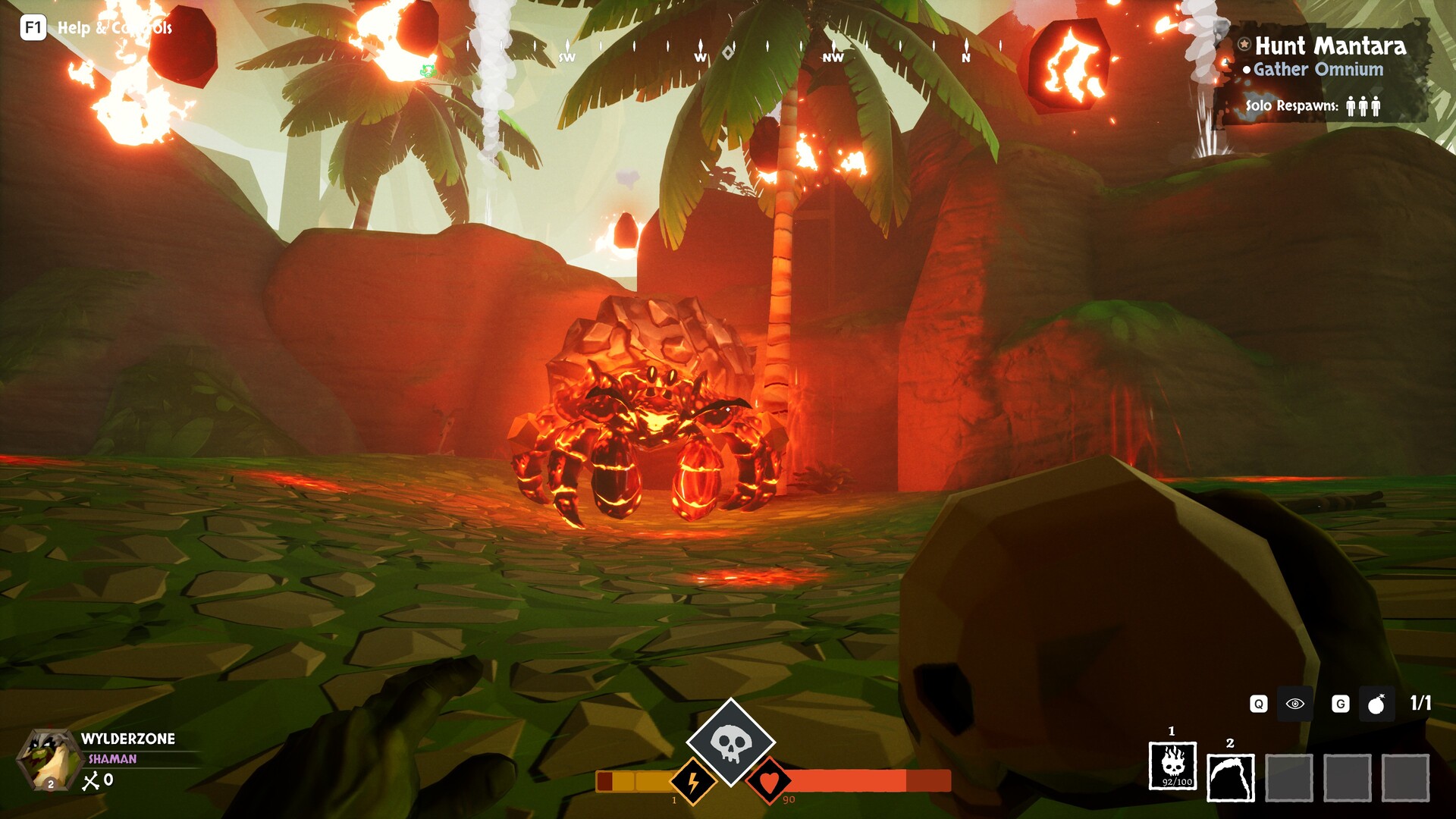The width and height of the screenshot is (1456, 819).
Task: Select the rock item in hotbar slot 2
Action: click(x=1230, y=775)
